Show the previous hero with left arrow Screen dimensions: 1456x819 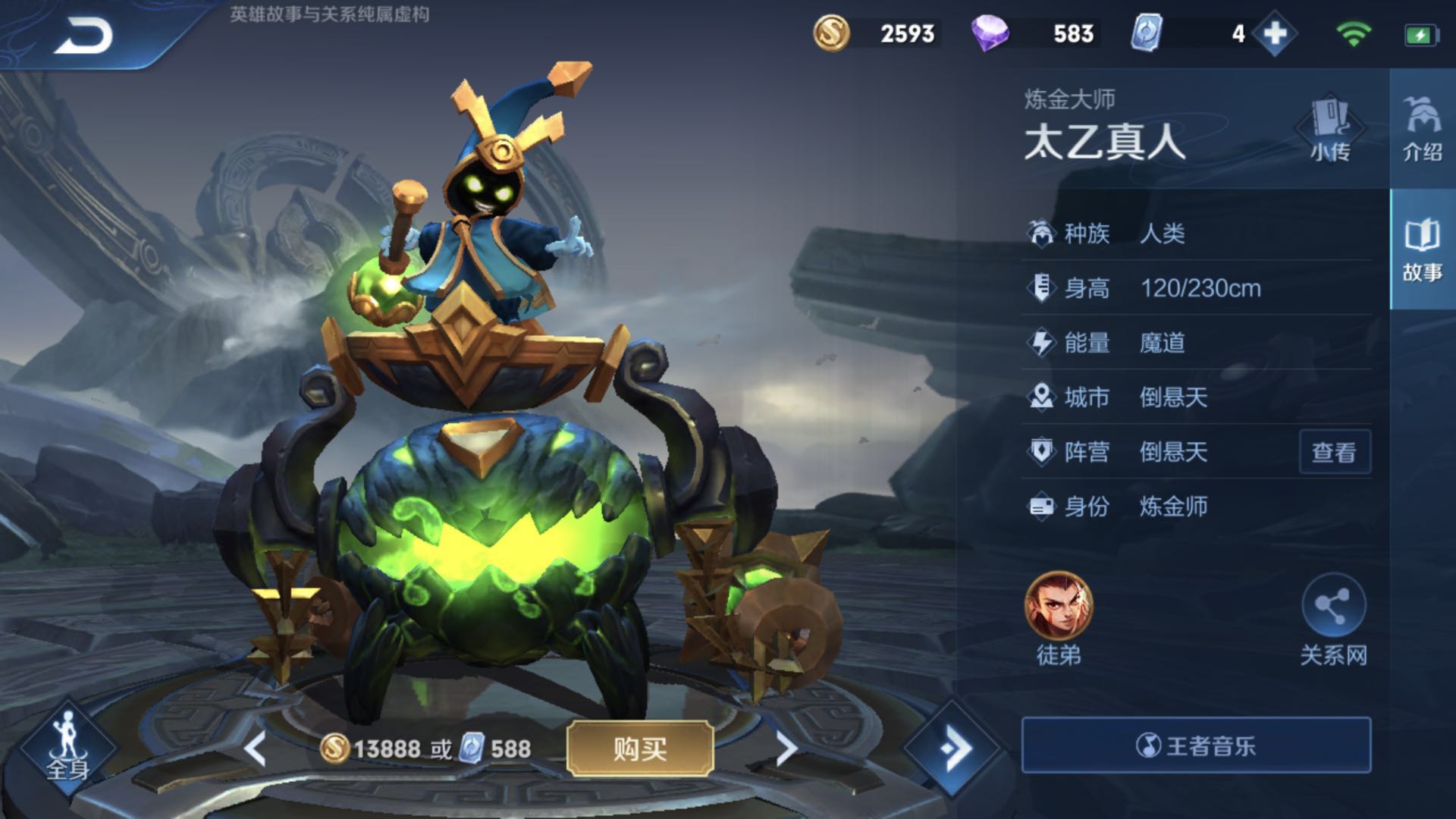[x=256, y=749]
